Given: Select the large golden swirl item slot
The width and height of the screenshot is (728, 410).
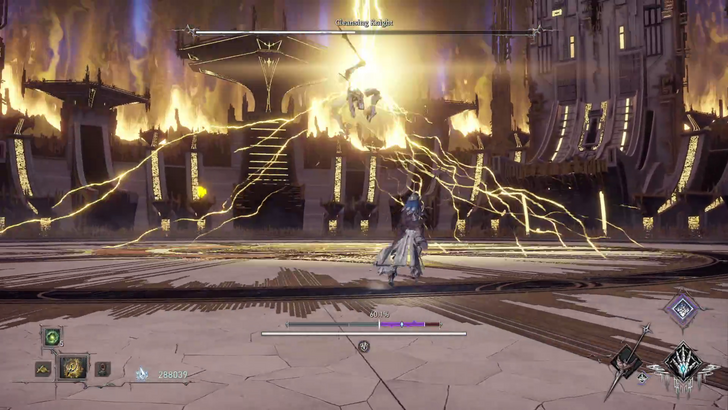Looking at the screenshot, I should pyautogui.click(x=73, y=368).
